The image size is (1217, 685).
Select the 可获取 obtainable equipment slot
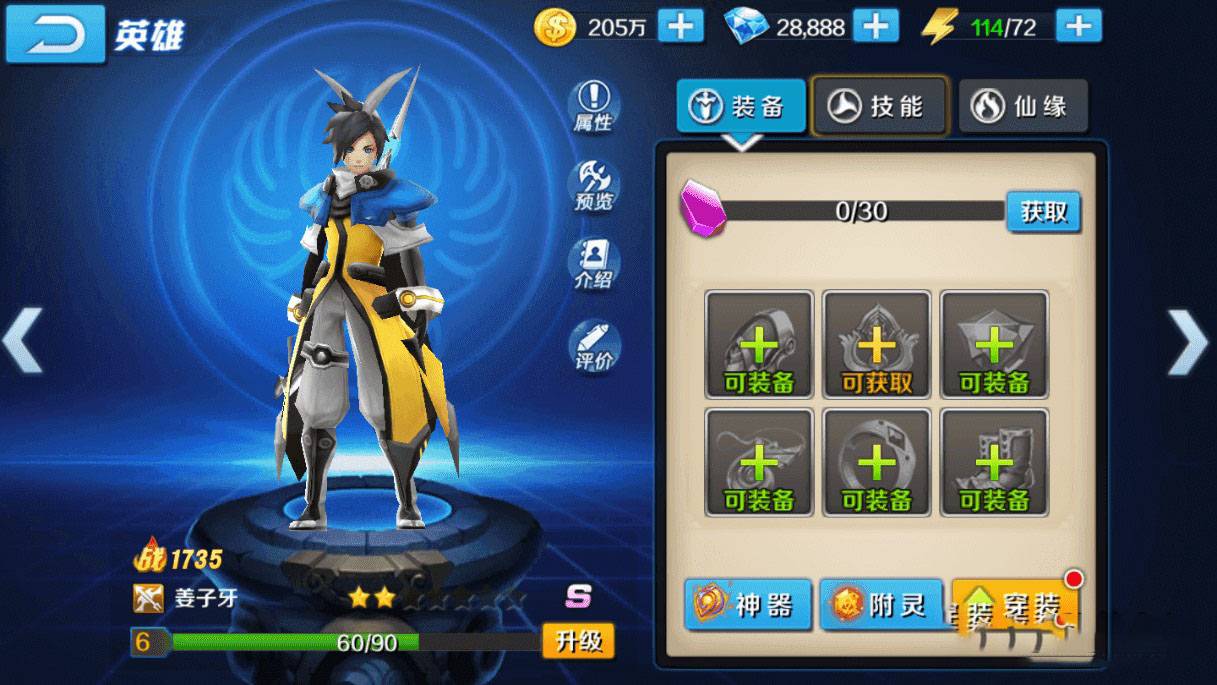877,345
